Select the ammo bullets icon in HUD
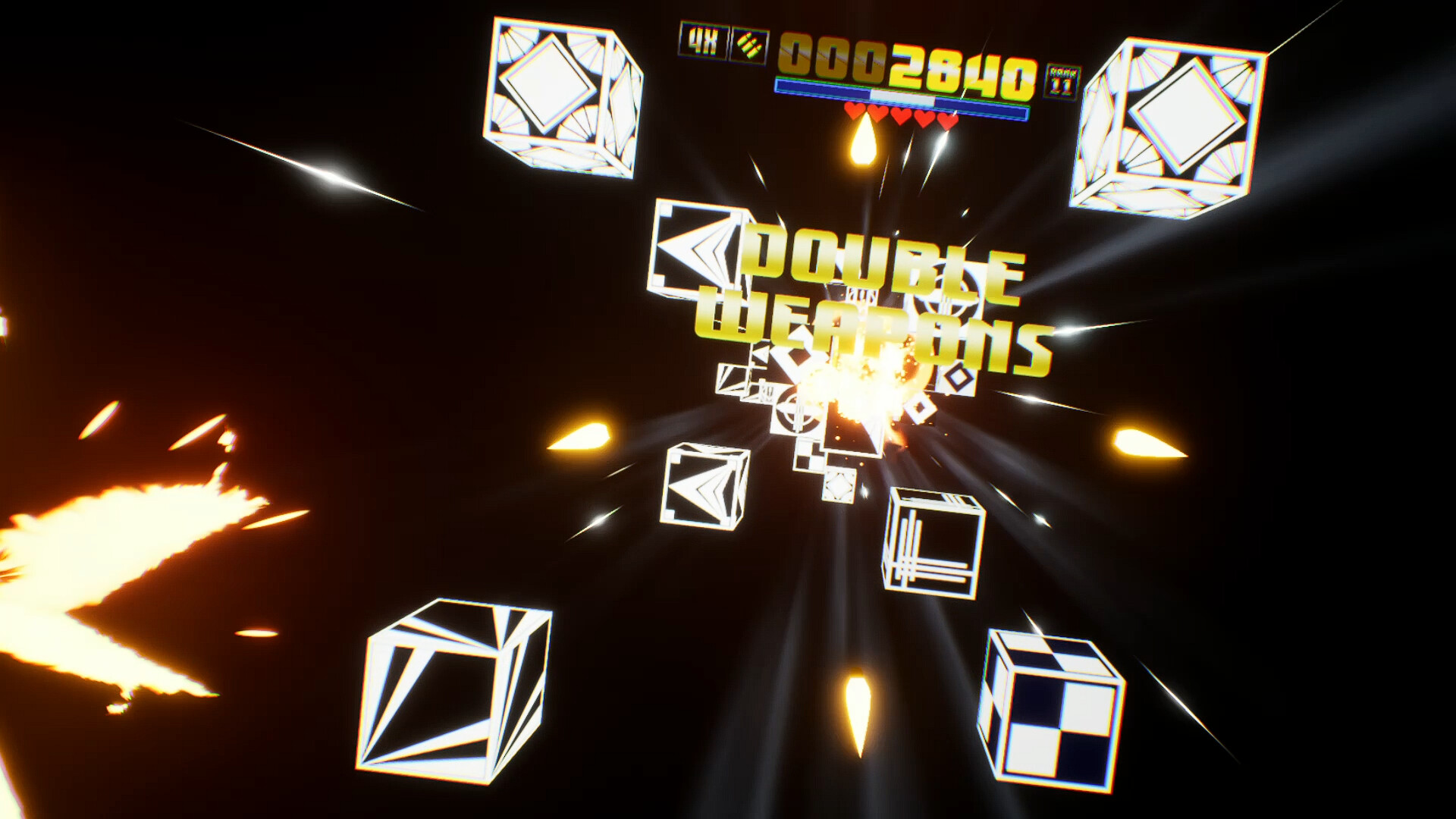 [x=749, y=44]
